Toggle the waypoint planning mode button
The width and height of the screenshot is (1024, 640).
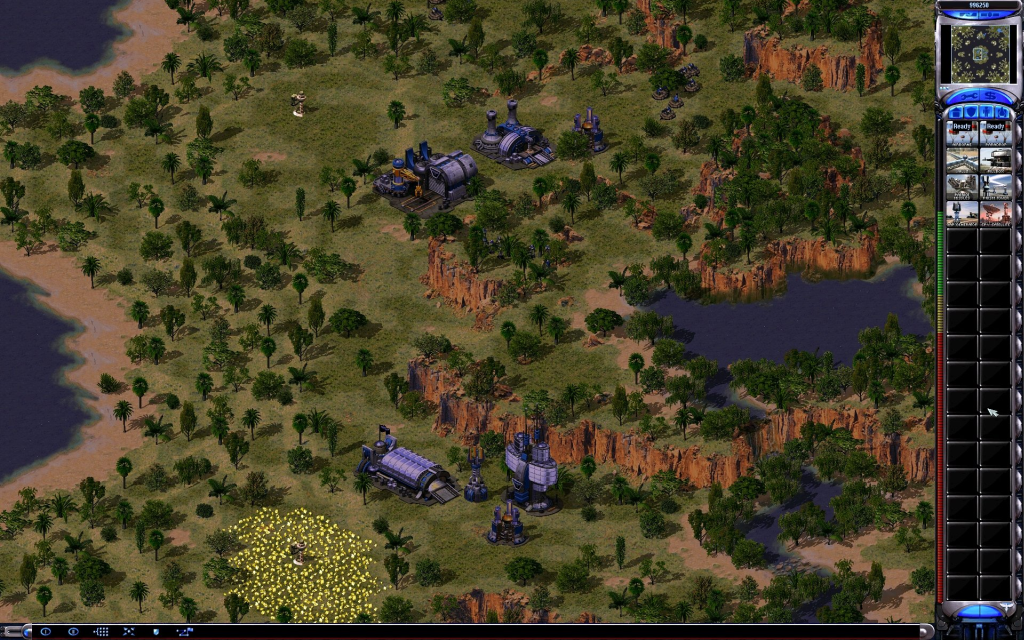coord(183,632)
